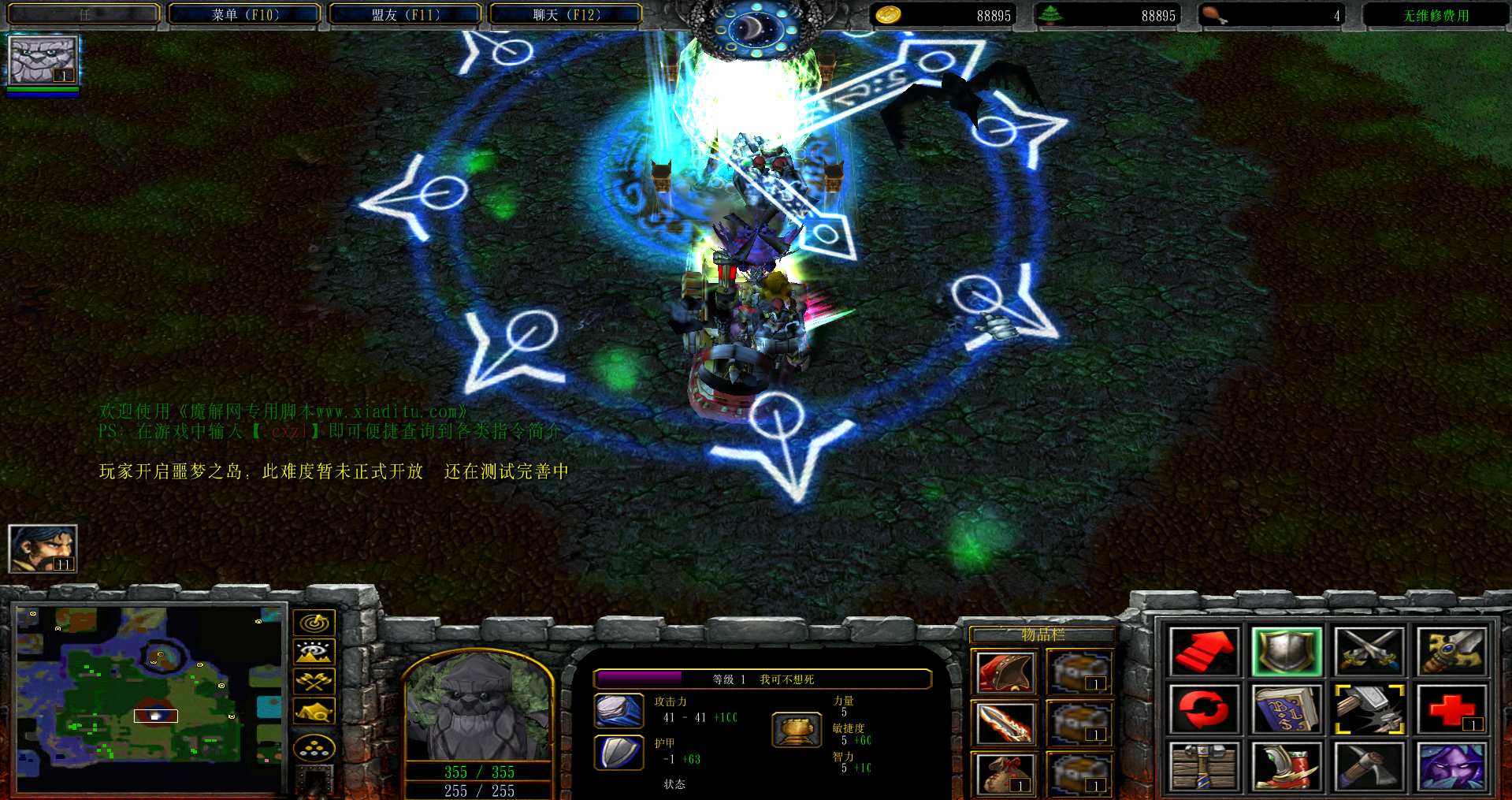Open the 菜单 (F10) game menu
This screenshot has height=800, width=1512.
click(x=245, y=14)
